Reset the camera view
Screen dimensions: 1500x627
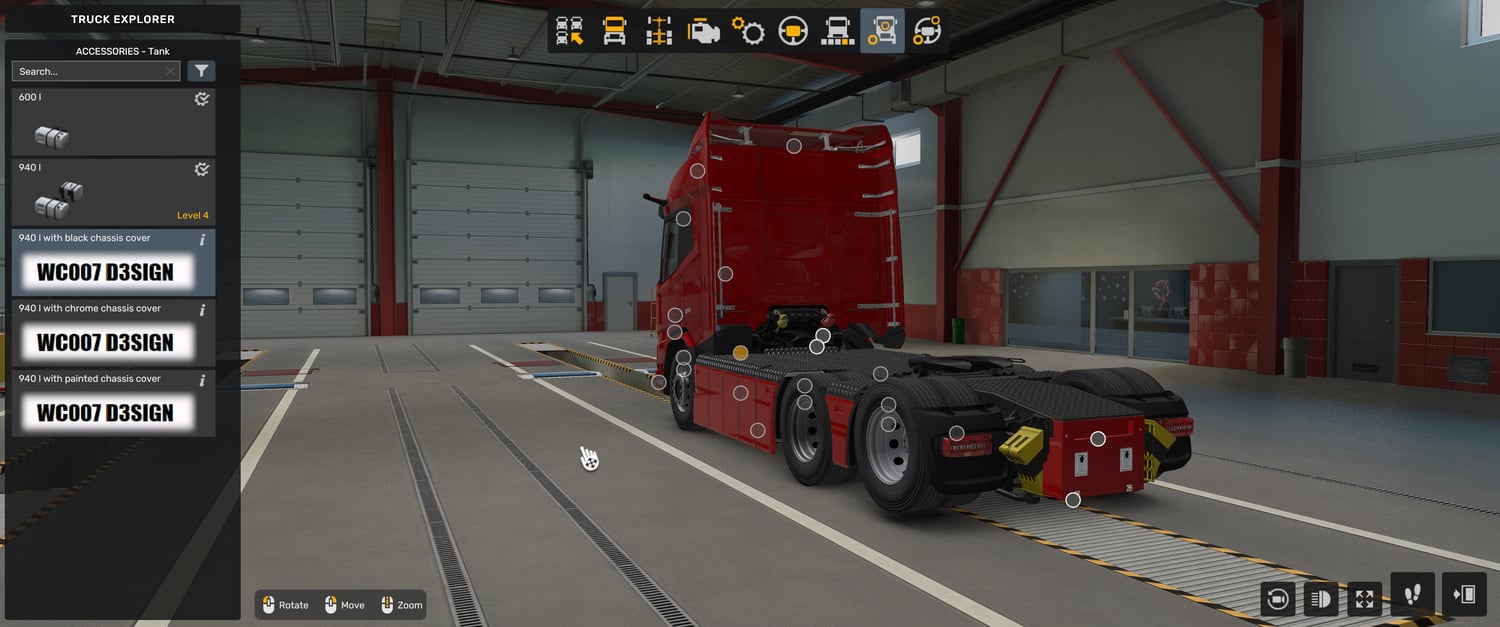coord(1277,599)
